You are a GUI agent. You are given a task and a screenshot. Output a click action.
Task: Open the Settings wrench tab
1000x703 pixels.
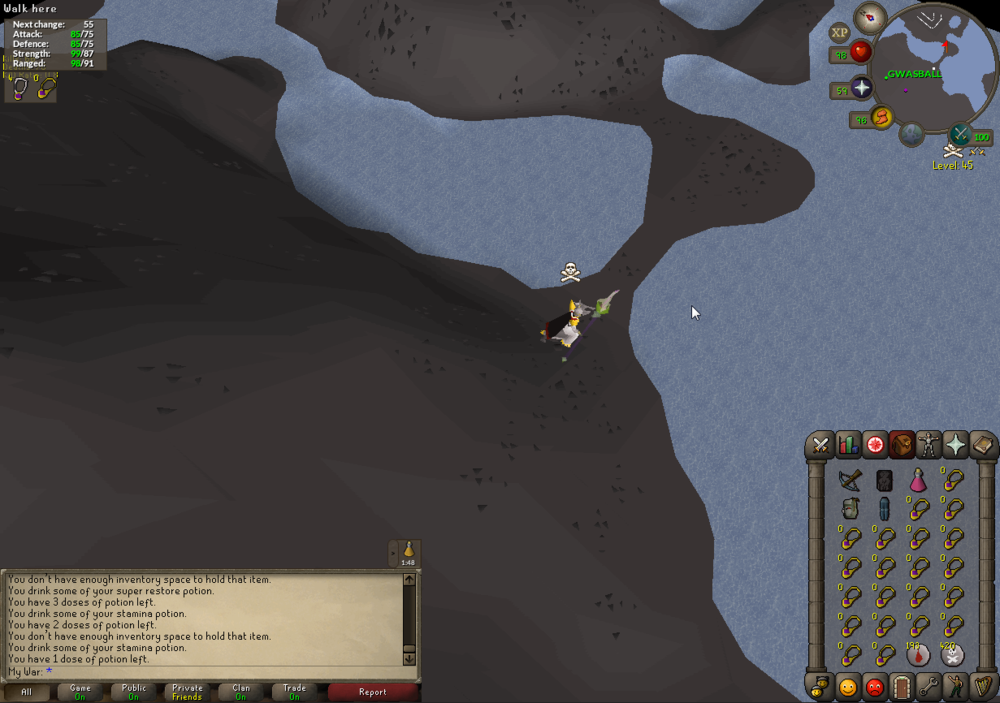coord(929,687)
